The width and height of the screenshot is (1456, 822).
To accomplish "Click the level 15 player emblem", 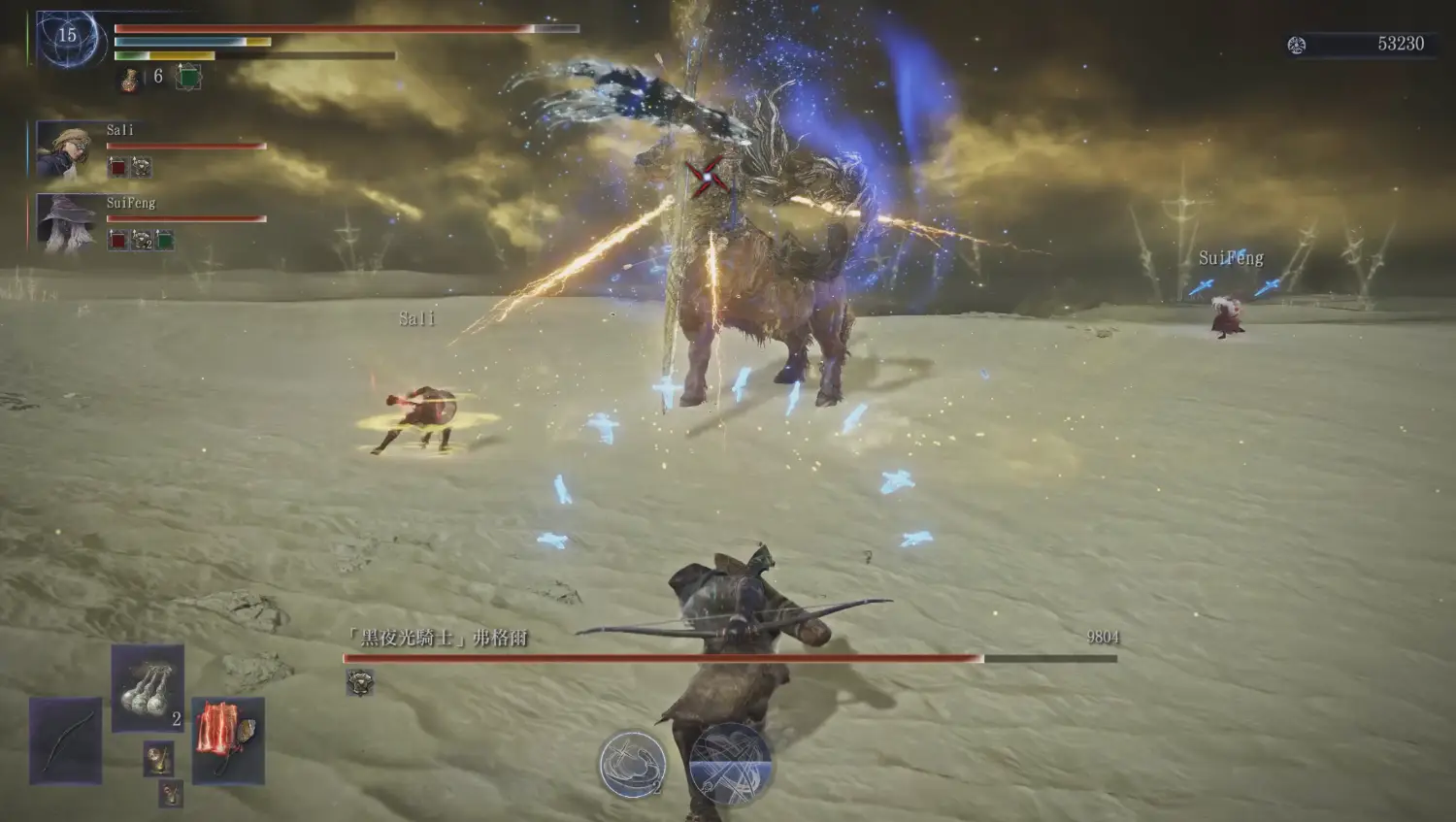I will pos(67,38).
